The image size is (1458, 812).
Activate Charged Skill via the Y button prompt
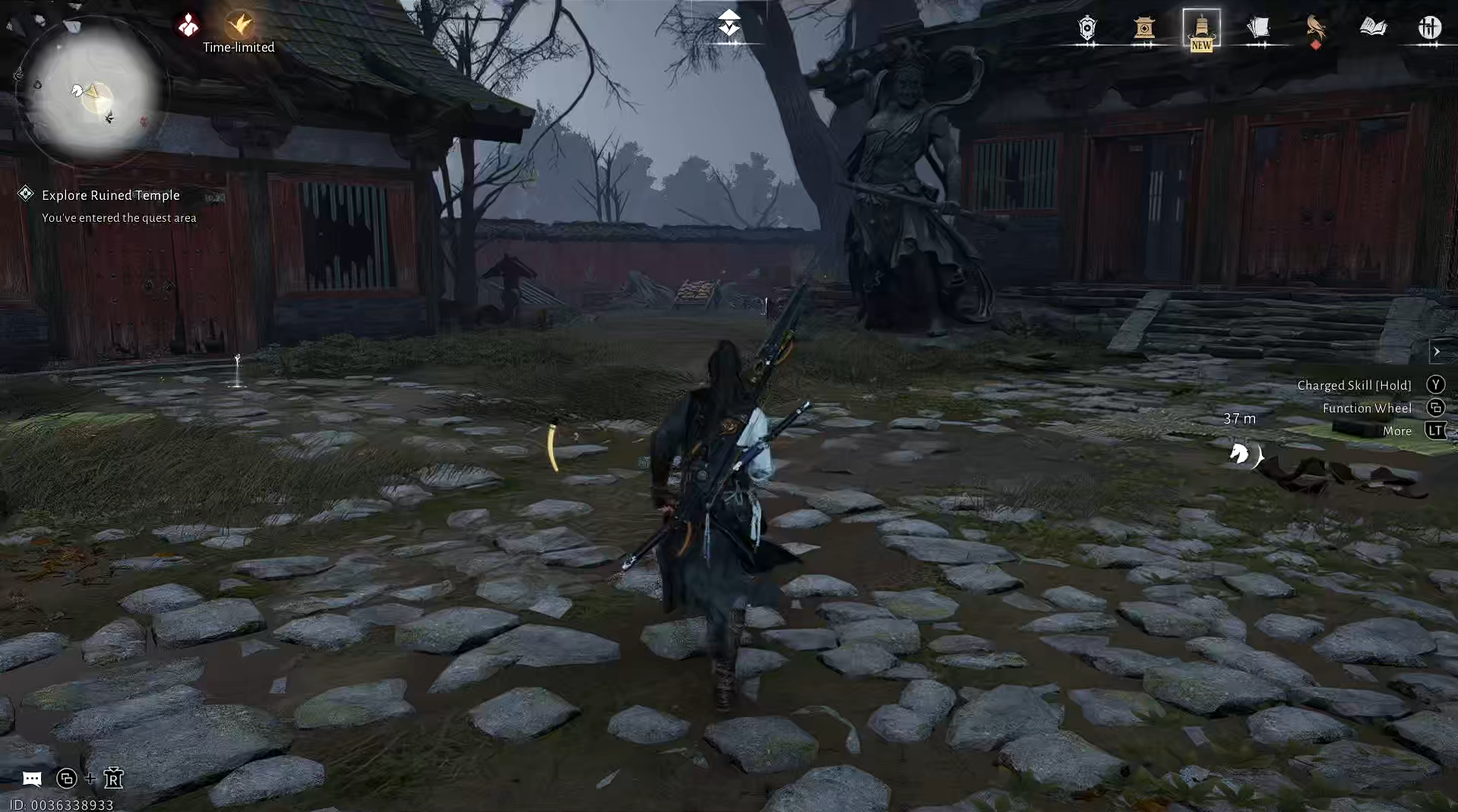tap(1435, 384)
